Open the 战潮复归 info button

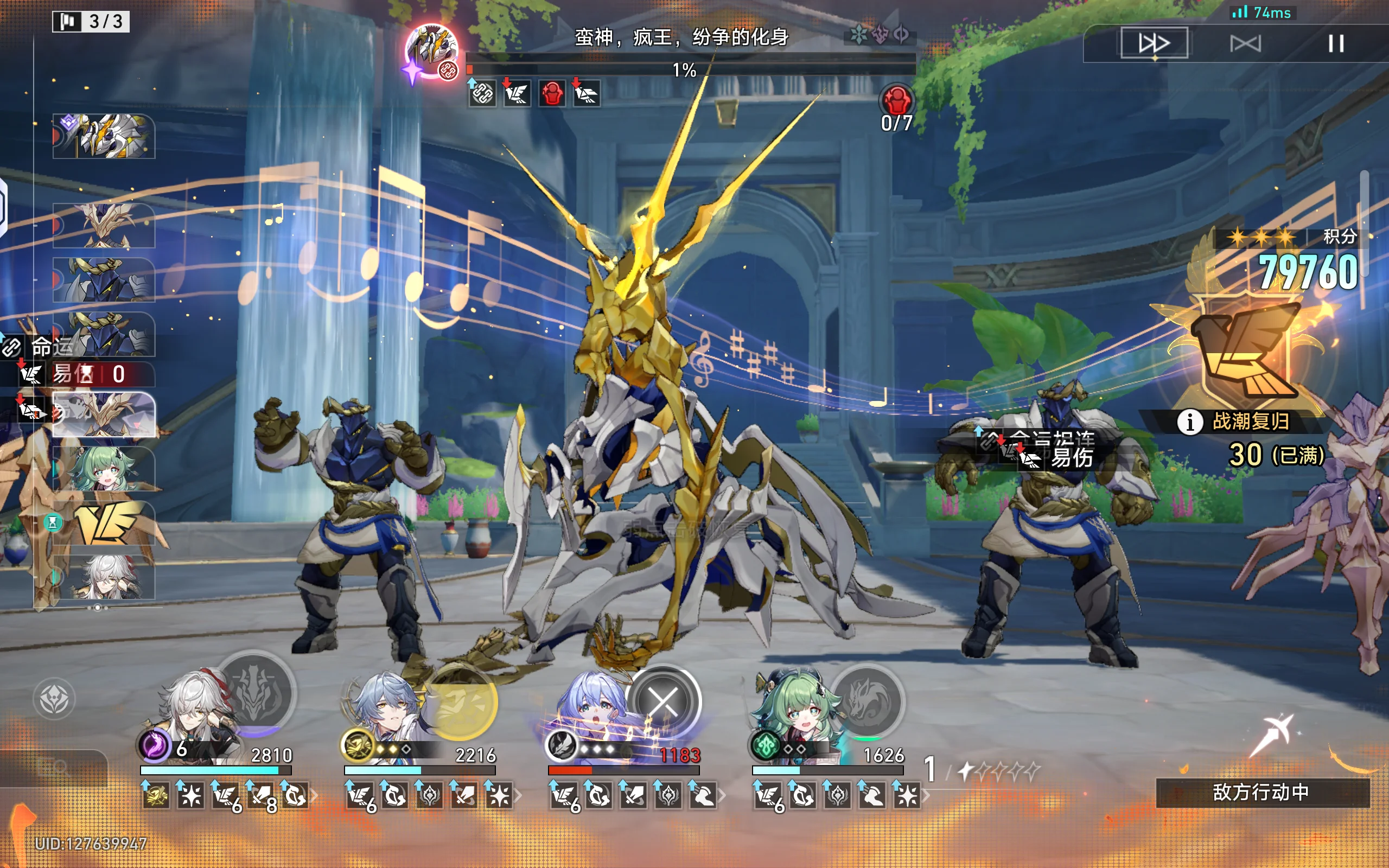coord(1190,423)
